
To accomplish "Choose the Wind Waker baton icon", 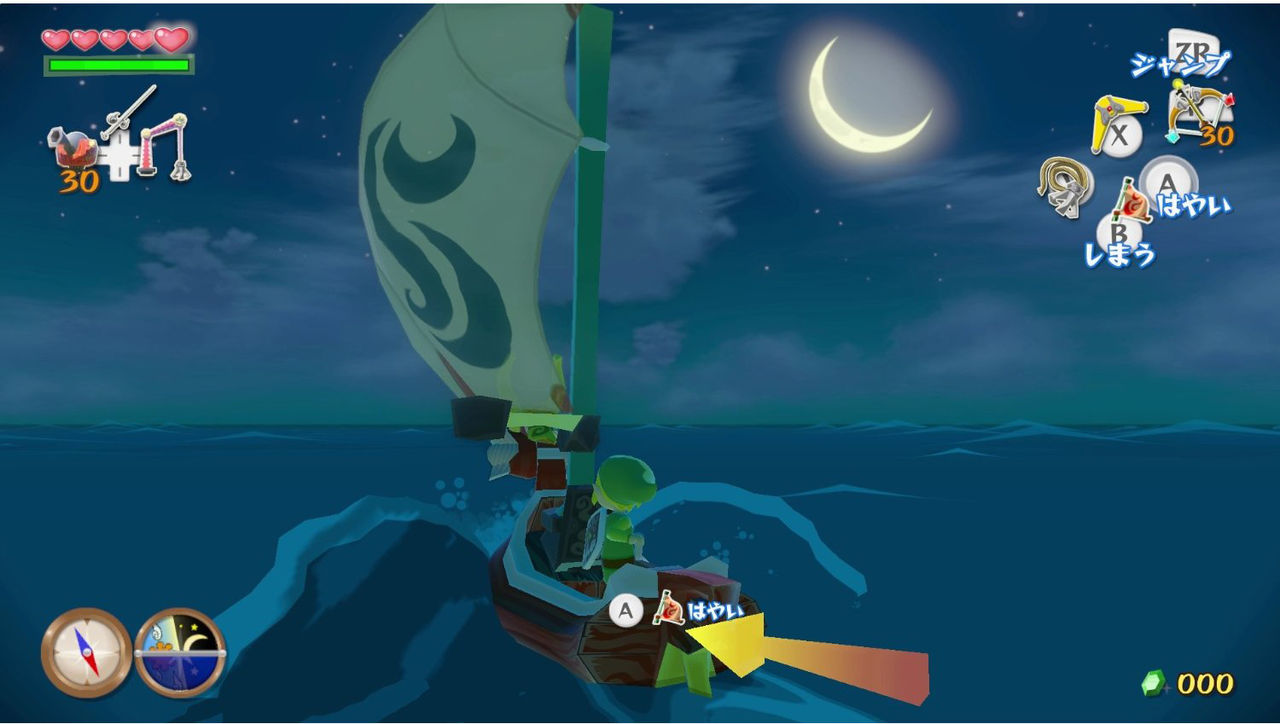I will [x=128, y=112].
